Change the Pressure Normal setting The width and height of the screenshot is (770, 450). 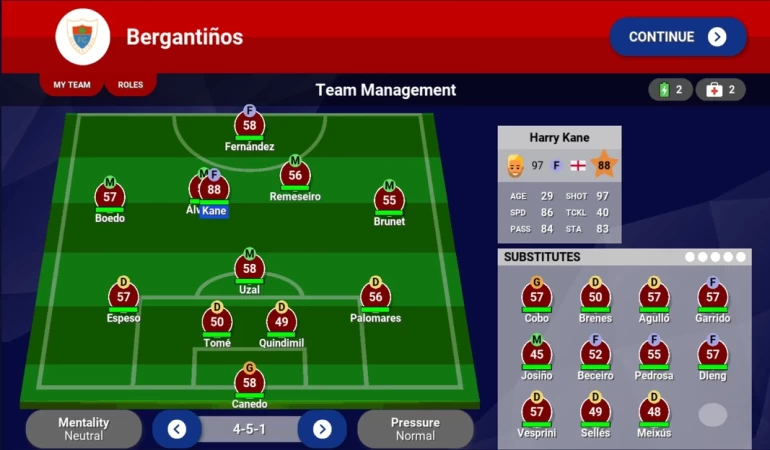pyautogui.click(x=415, y=429)
